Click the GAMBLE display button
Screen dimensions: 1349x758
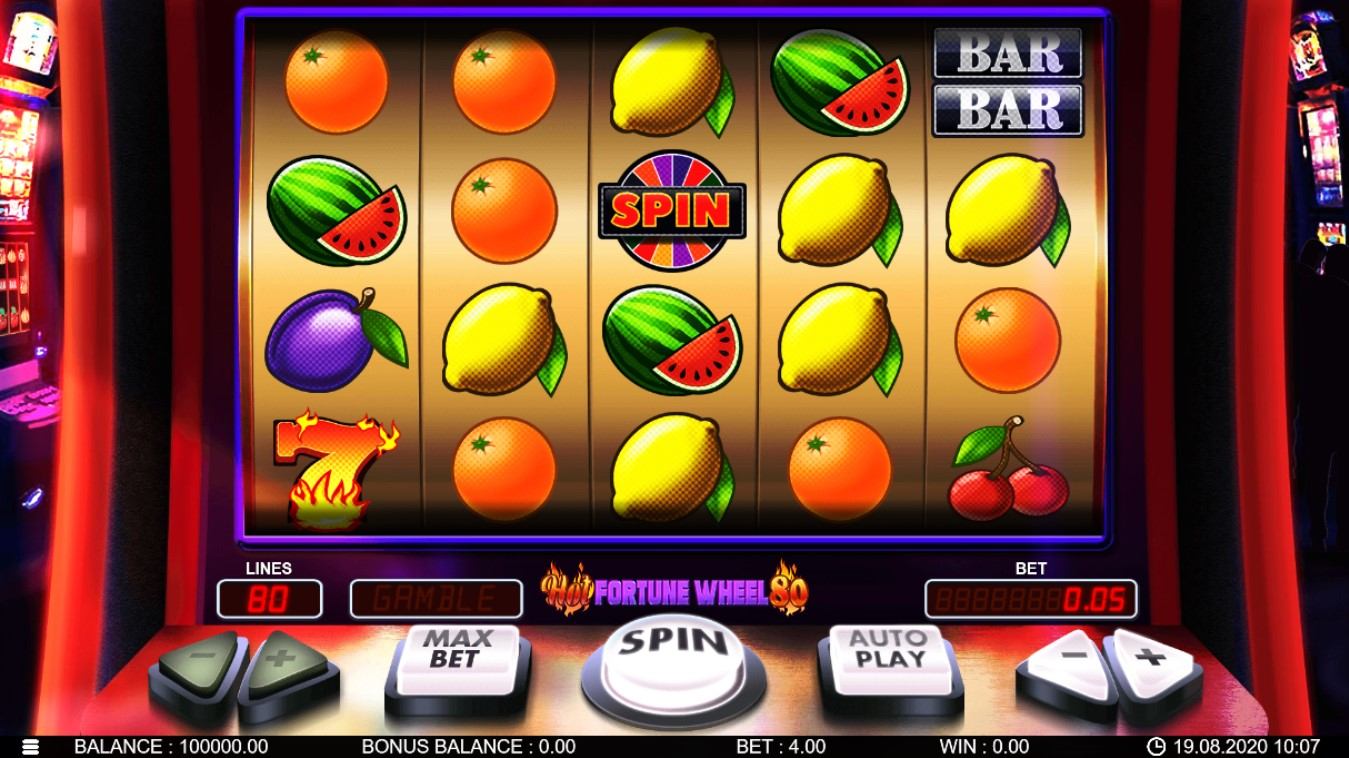435,599
